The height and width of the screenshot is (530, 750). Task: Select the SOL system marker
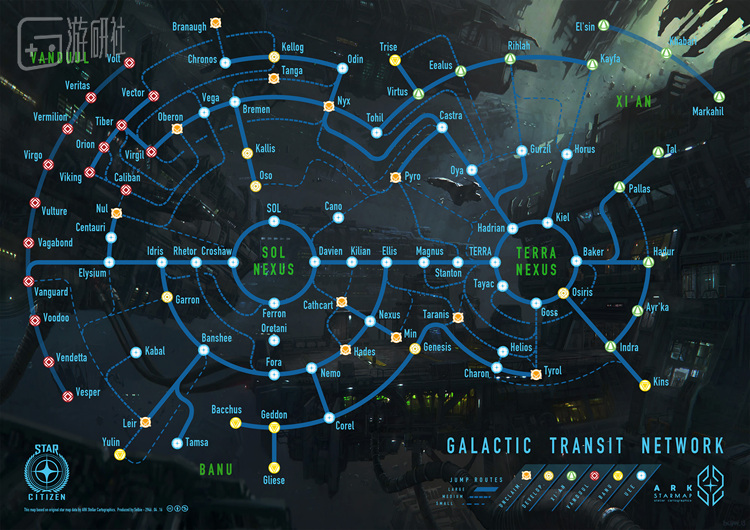273,223
